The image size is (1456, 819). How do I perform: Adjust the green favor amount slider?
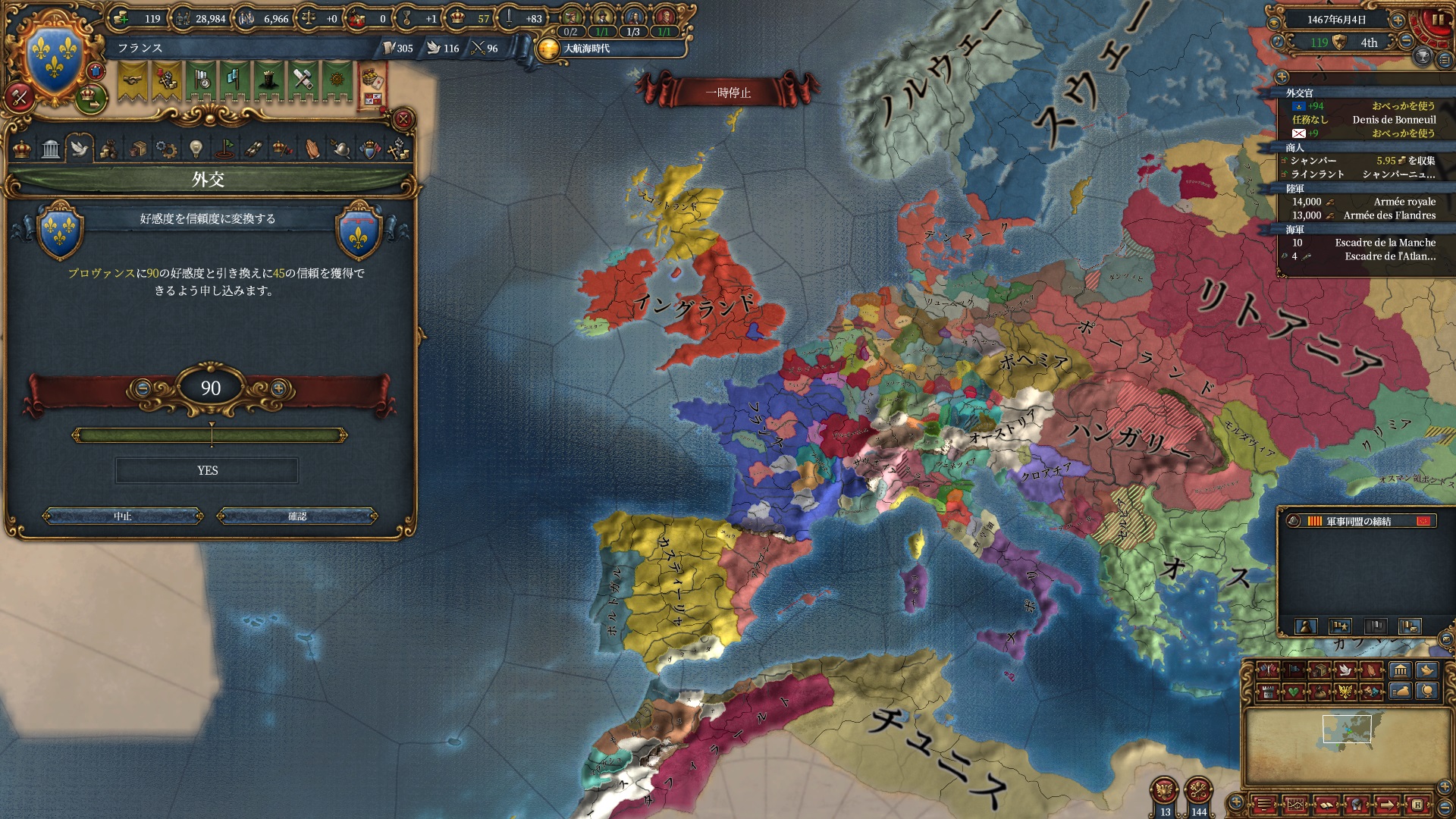coord(211,435)
